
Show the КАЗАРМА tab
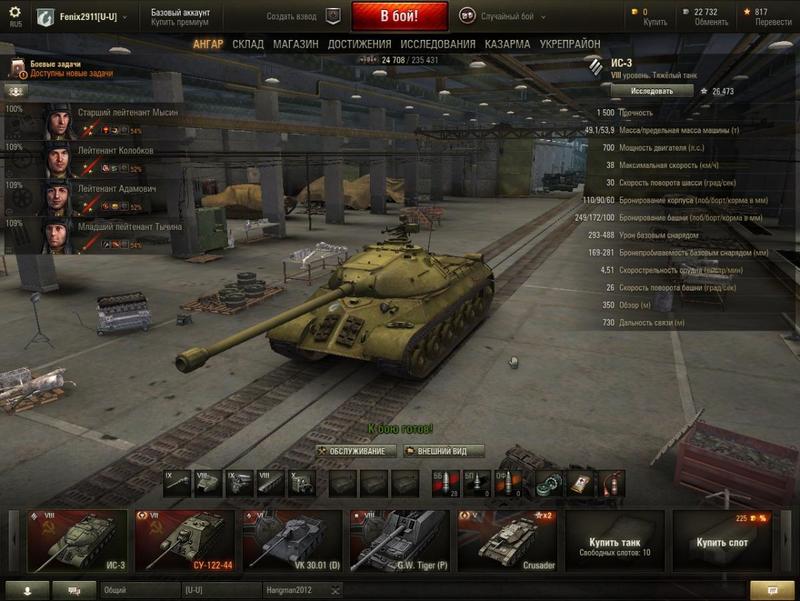[x=507, y=45]
